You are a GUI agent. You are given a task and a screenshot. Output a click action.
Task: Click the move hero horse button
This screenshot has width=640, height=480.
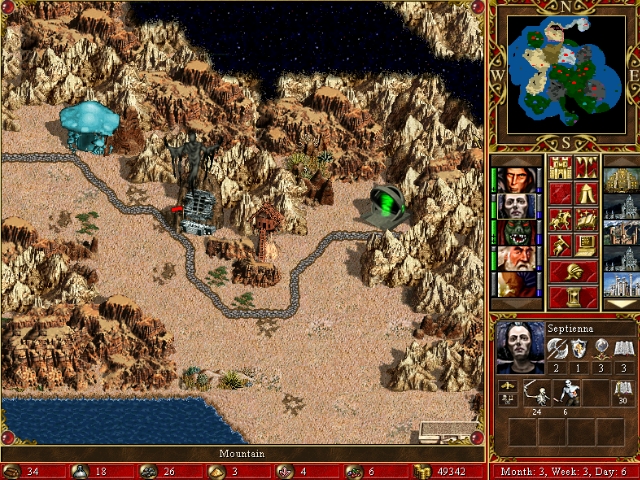[560, 218]
